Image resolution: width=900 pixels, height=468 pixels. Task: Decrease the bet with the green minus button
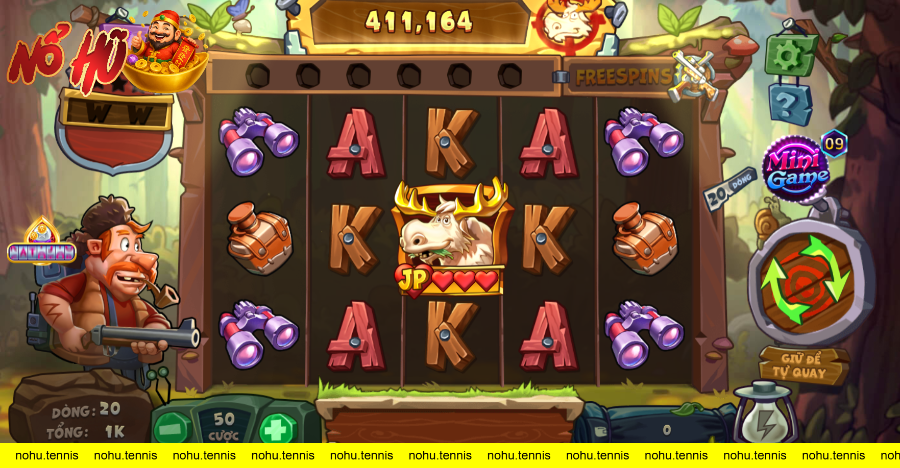coord(174,428)
